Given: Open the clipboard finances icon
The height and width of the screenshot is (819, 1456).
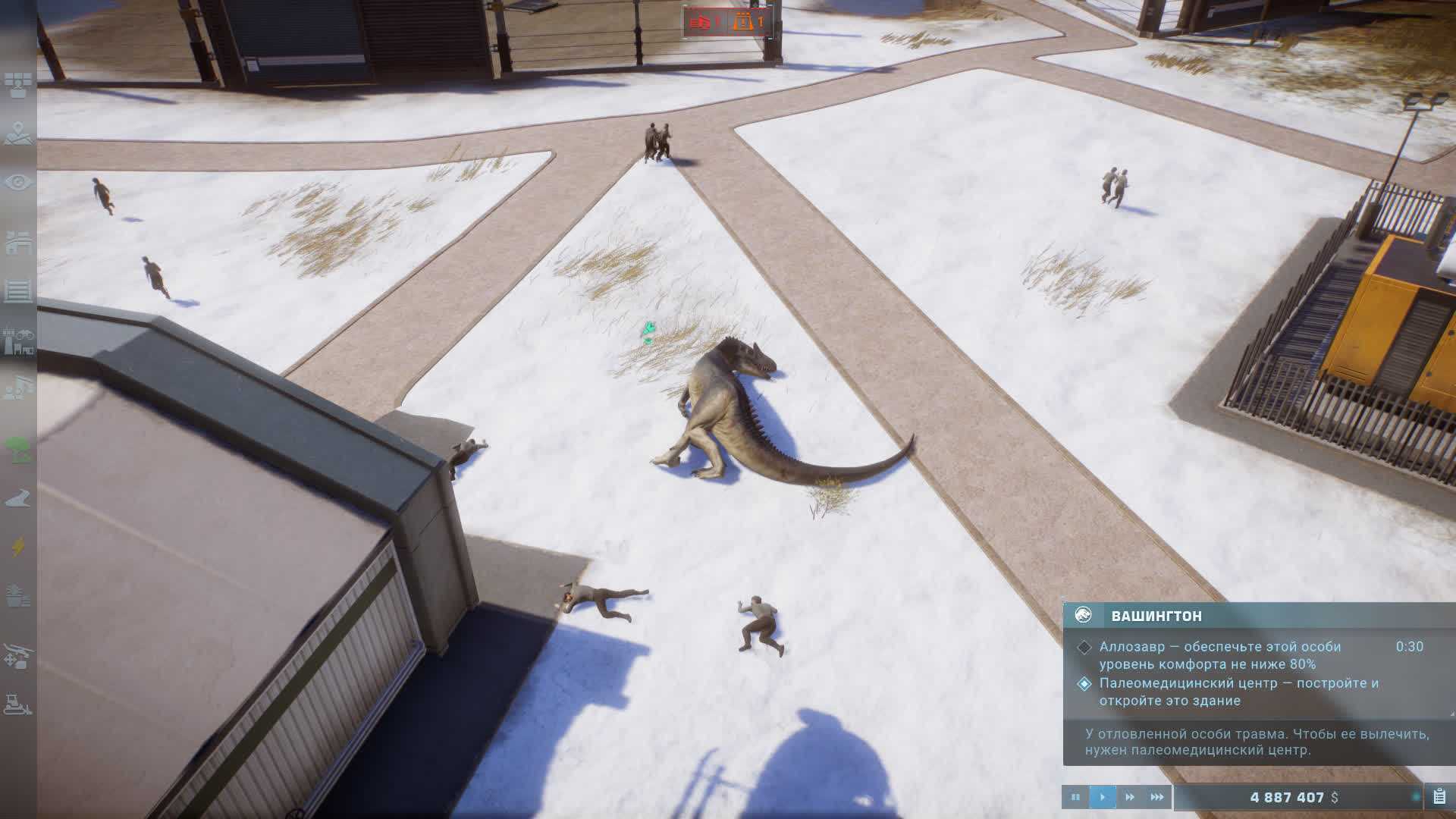Looking at the screenshot, I should tap(1439, 796).
